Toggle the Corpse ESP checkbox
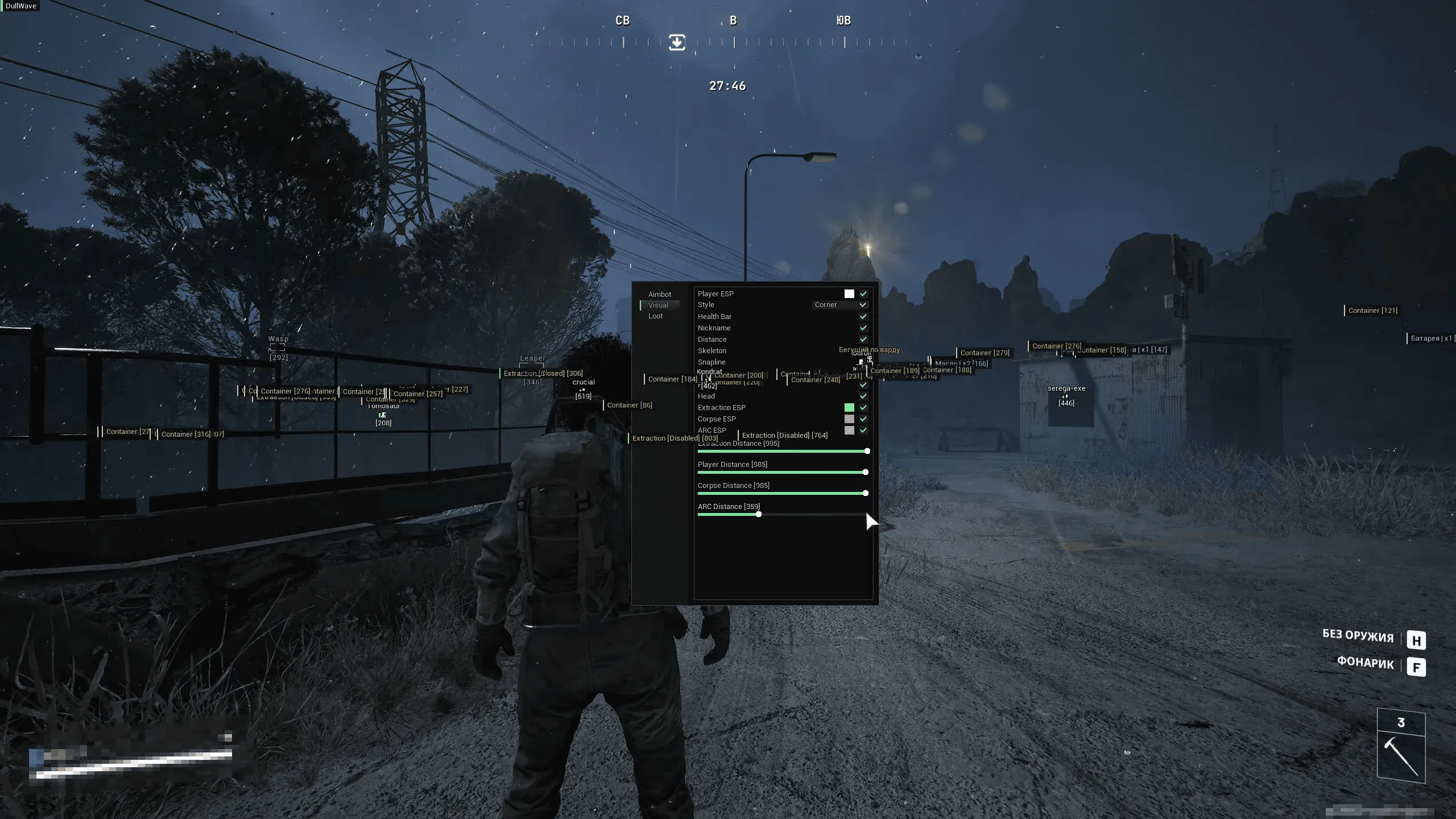 click(x=863, y=419)
